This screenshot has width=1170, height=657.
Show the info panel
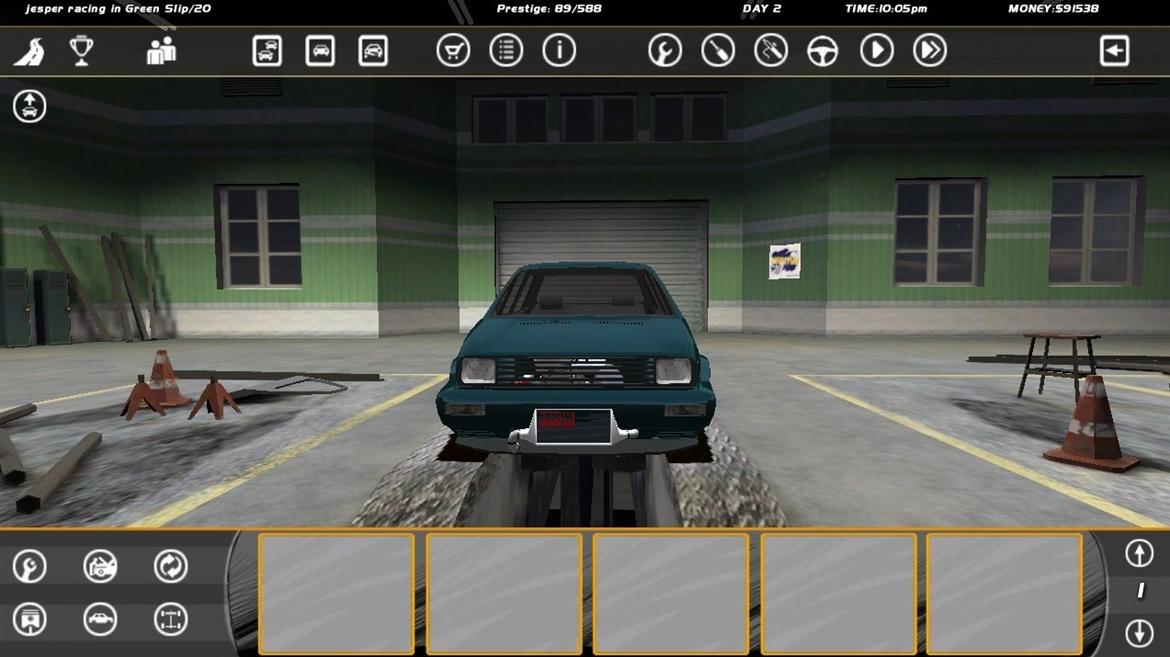point(559,51)
